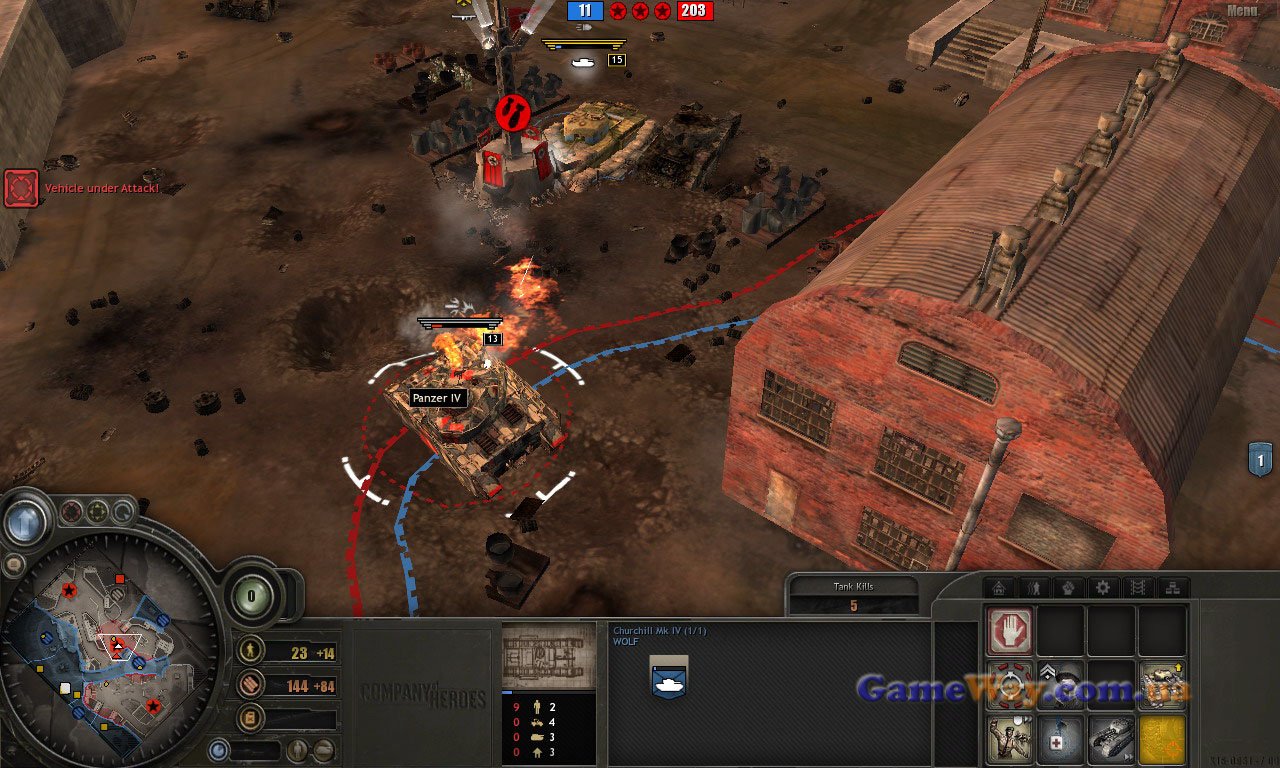The width and height of the screenshot is (1280, 768).
Task: Open the headquarters building tab
Action: coord(999,588)
